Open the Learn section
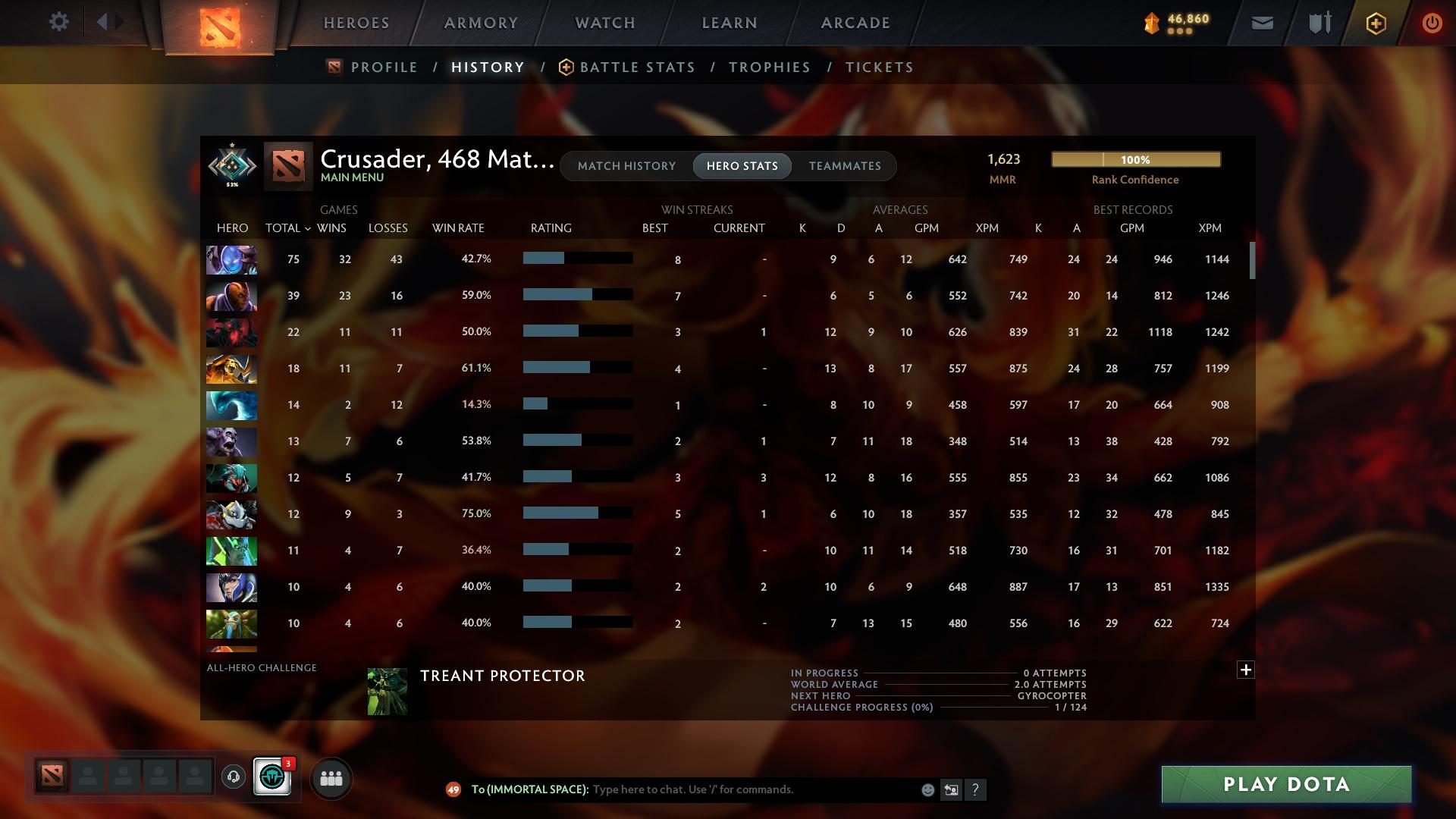Screen dimensions: 1456x819 click(x=727, y=23)
